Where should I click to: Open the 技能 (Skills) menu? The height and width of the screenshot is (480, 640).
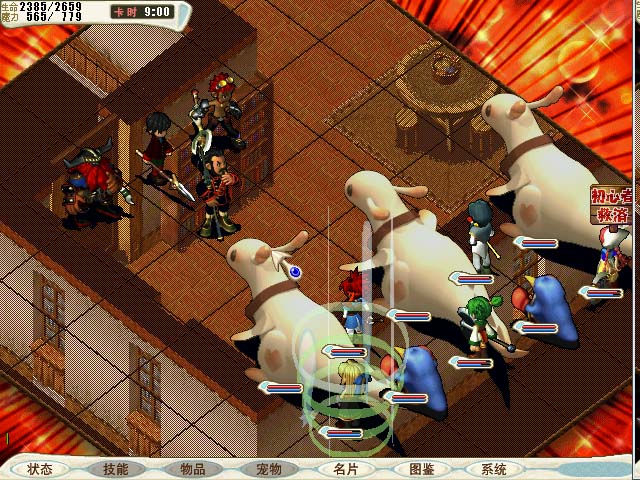click(115, 469)
